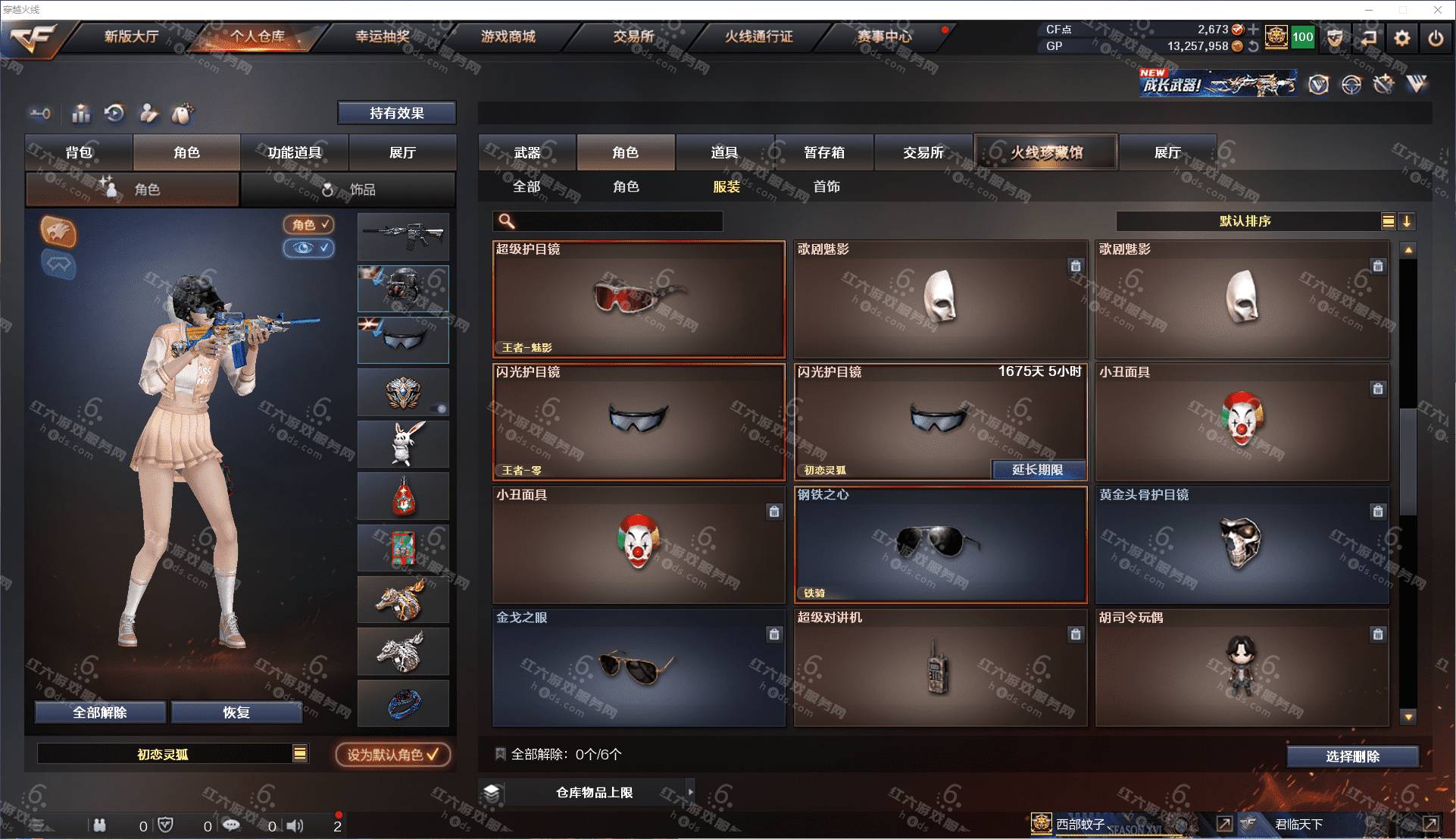Click the 全部解除 unequip all button

pos(99,712)
